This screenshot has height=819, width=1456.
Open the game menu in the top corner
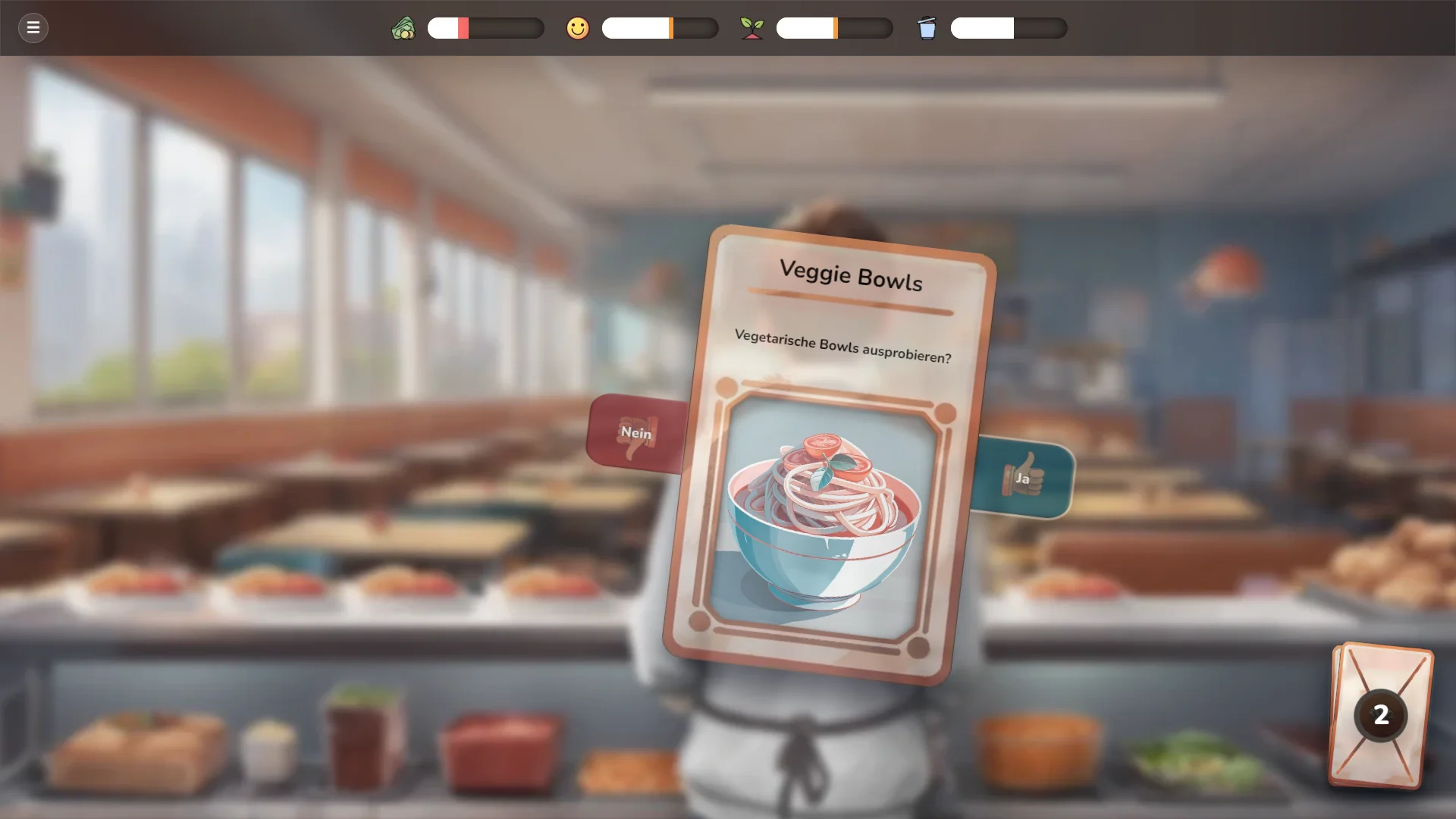[x=33, y=28]
